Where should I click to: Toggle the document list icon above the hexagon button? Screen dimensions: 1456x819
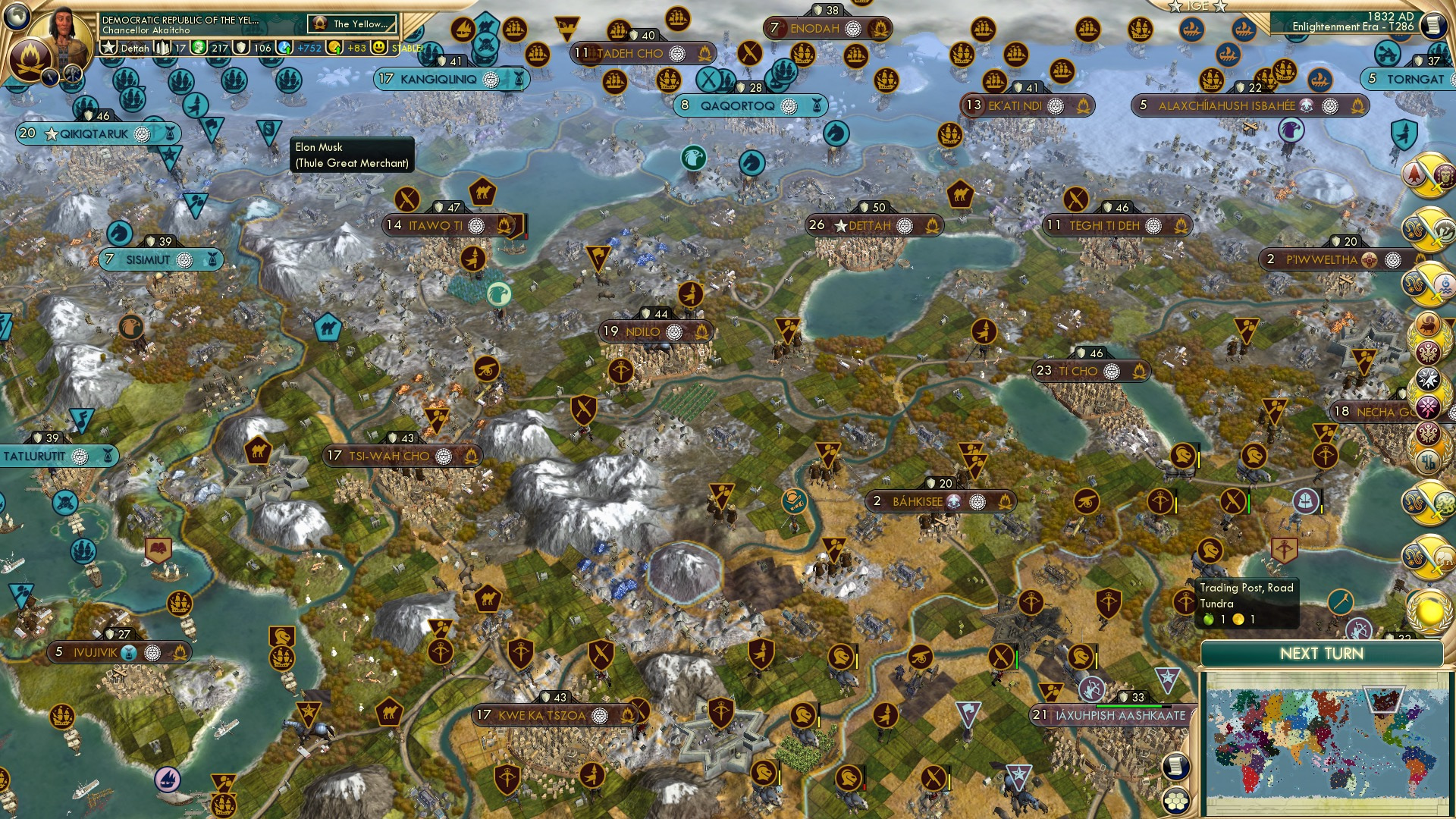click(x=1176, y=766)
